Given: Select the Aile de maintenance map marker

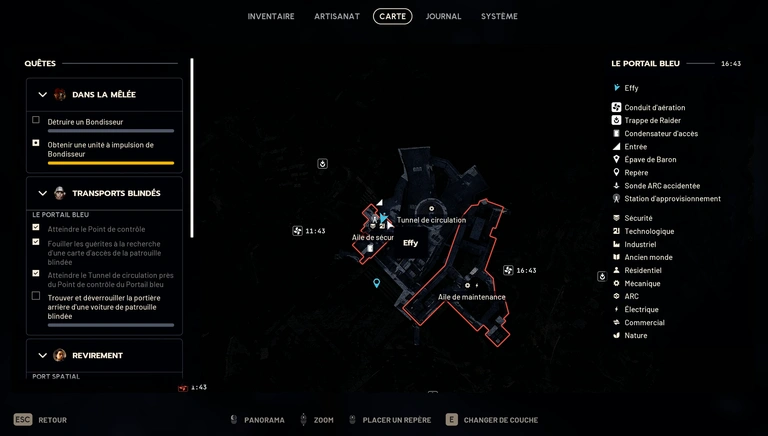Looking at the screenshot, I should coord(471,296).
